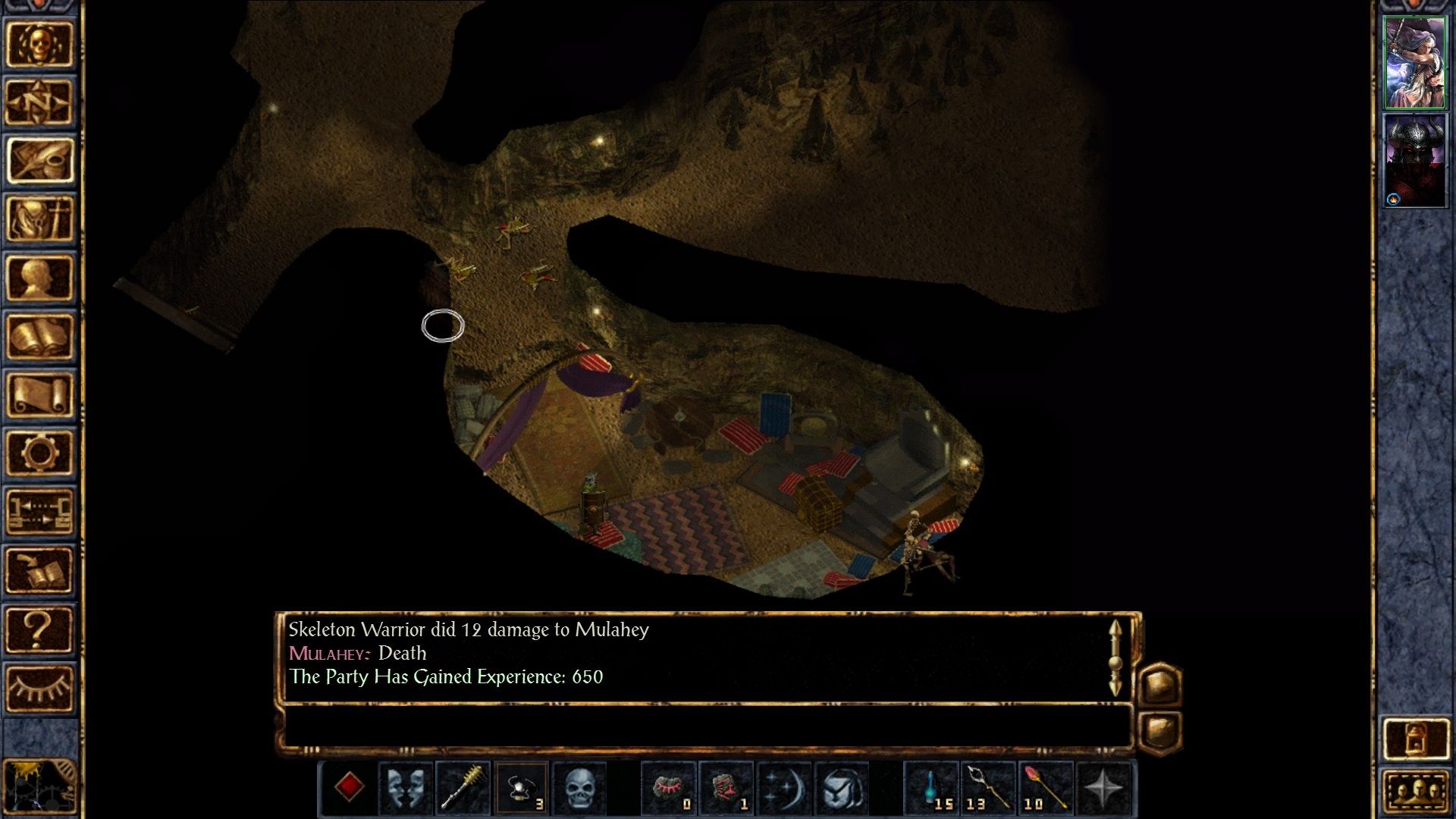
Task: Open the character record head button
Action: tap(39, 278)
